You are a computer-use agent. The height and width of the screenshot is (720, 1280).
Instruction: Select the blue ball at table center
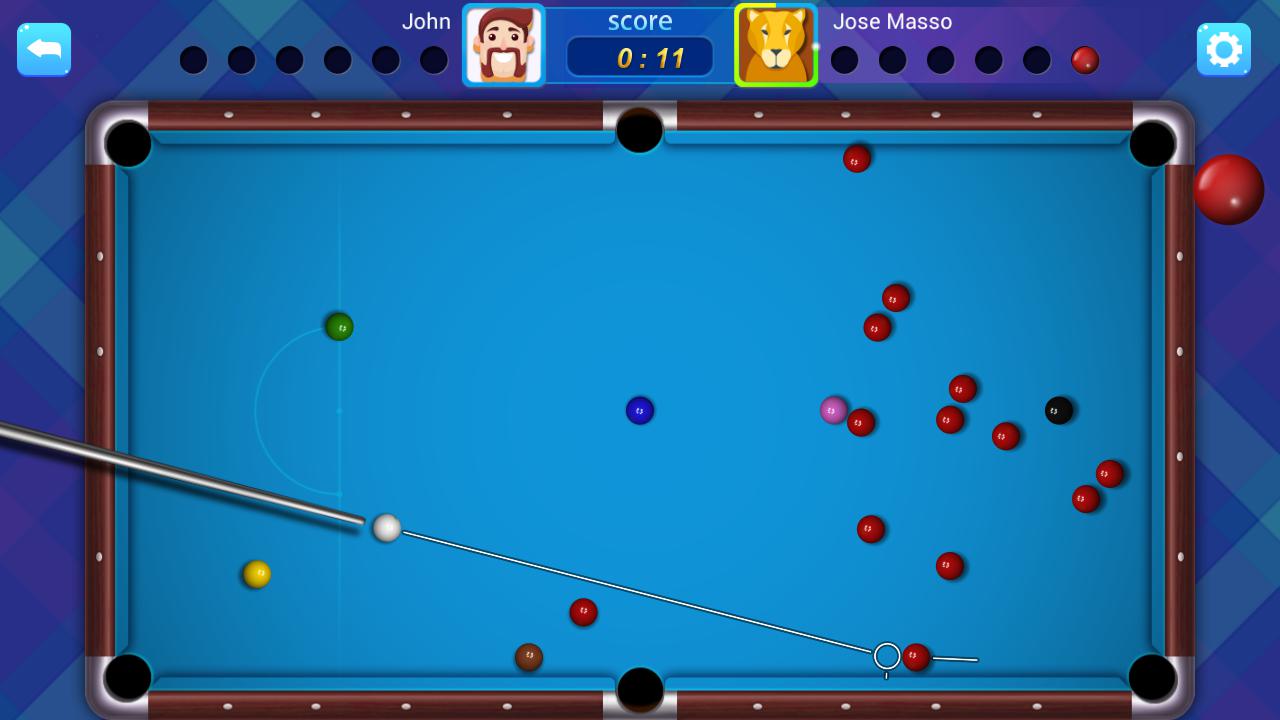click(640, 410)
